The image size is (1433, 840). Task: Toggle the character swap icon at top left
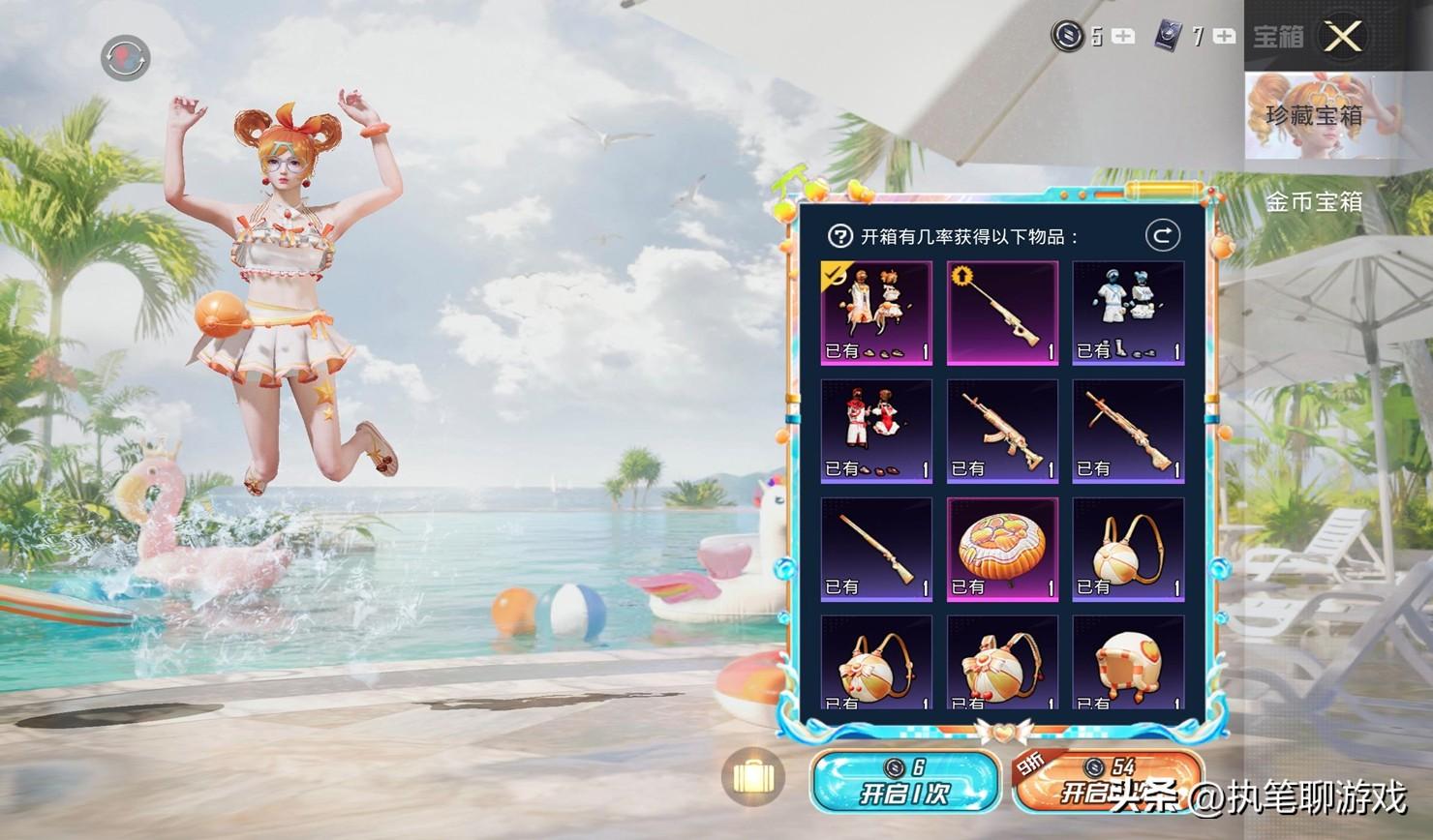pyautogui.click(x=125, y=58)
